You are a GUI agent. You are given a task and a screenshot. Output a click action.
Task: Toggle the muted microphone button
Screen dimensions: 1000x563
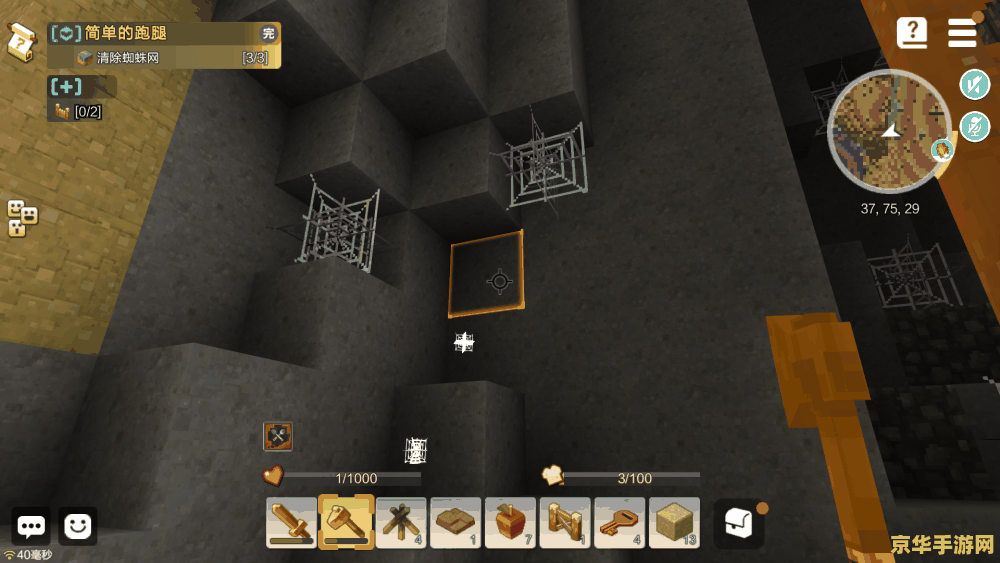[x=974, y=127]
